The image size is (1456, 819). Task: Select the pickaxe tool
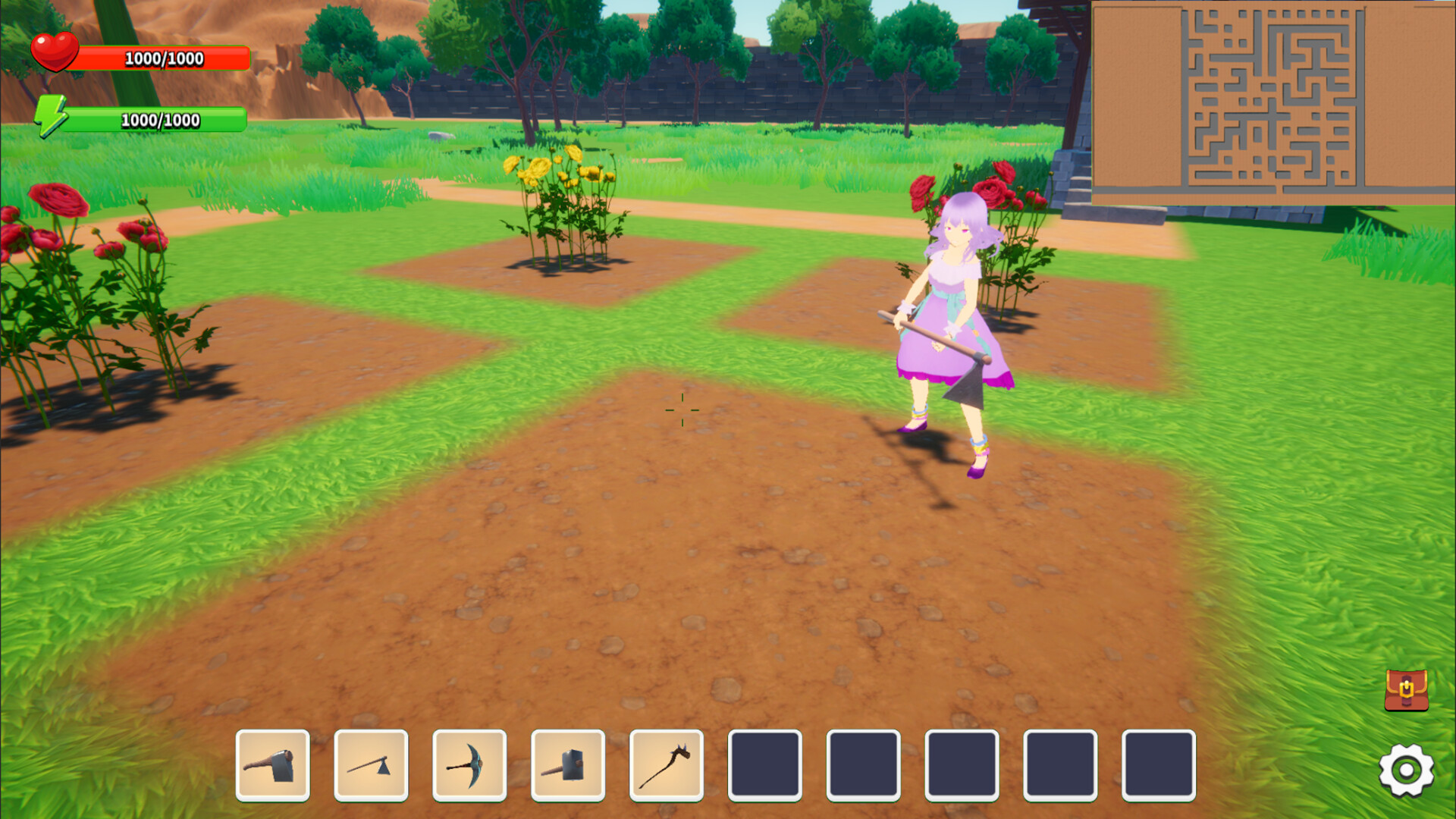coord(470,766)
